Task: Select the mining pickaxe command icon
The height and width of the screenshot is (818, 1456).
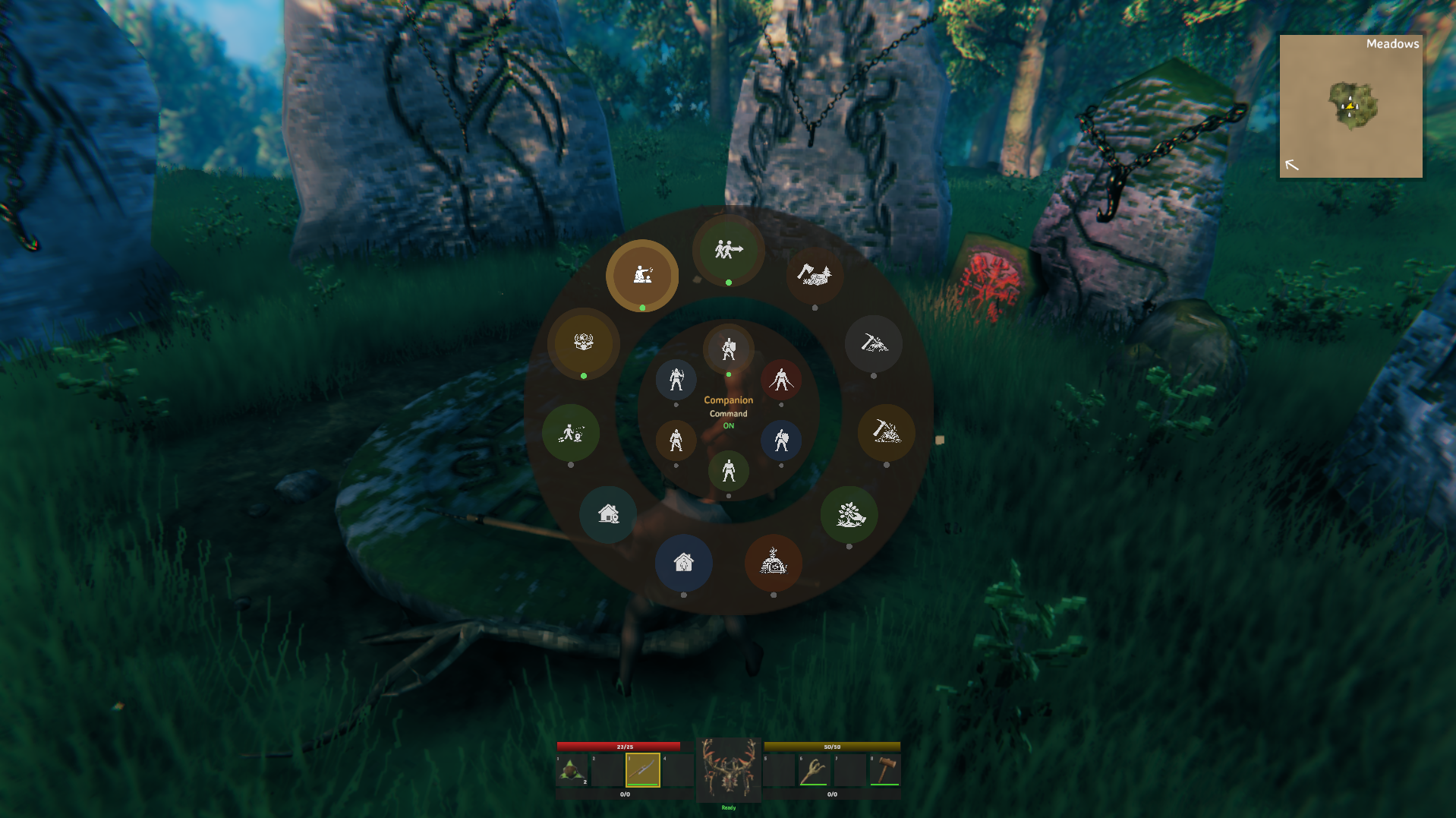Action: [x=875, y=344]
